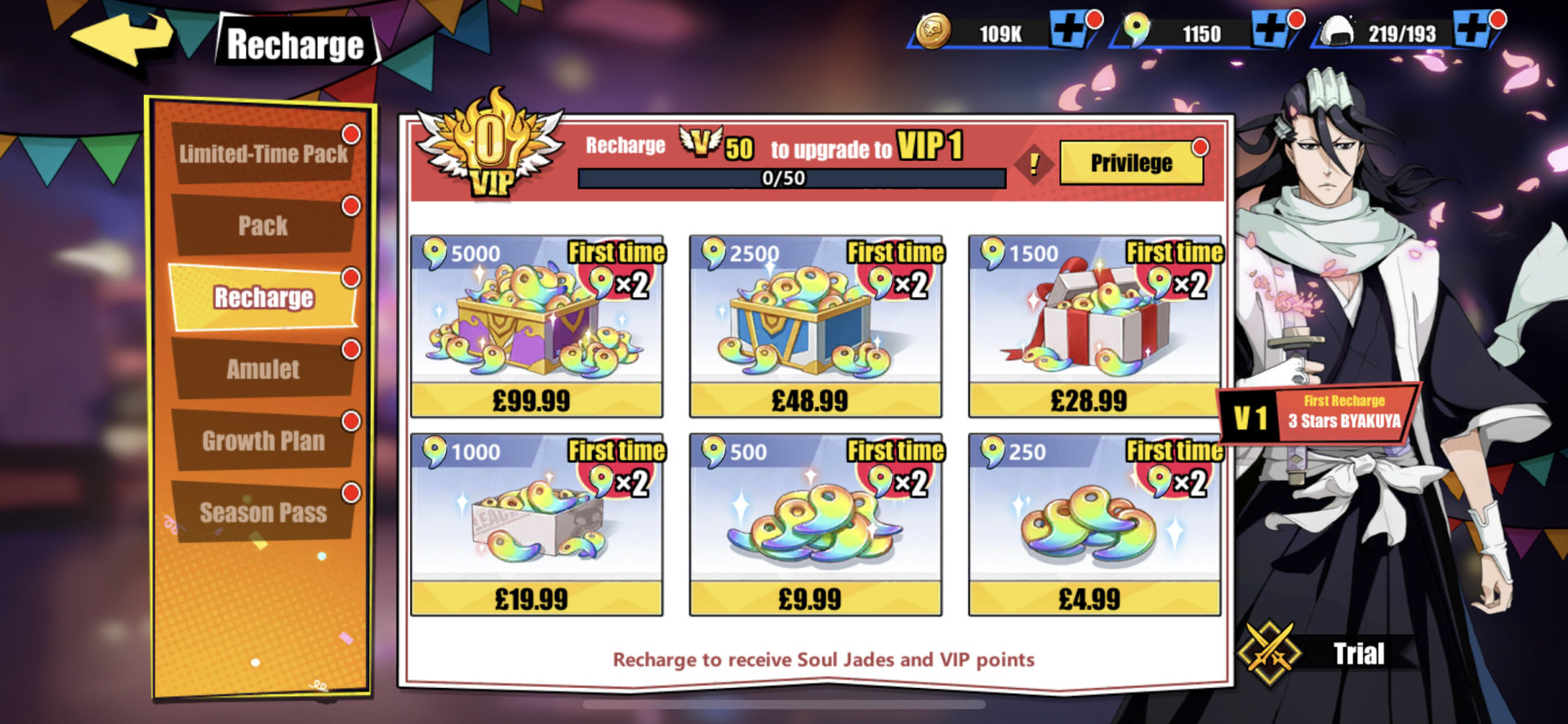Open the Amulet section

261,369
